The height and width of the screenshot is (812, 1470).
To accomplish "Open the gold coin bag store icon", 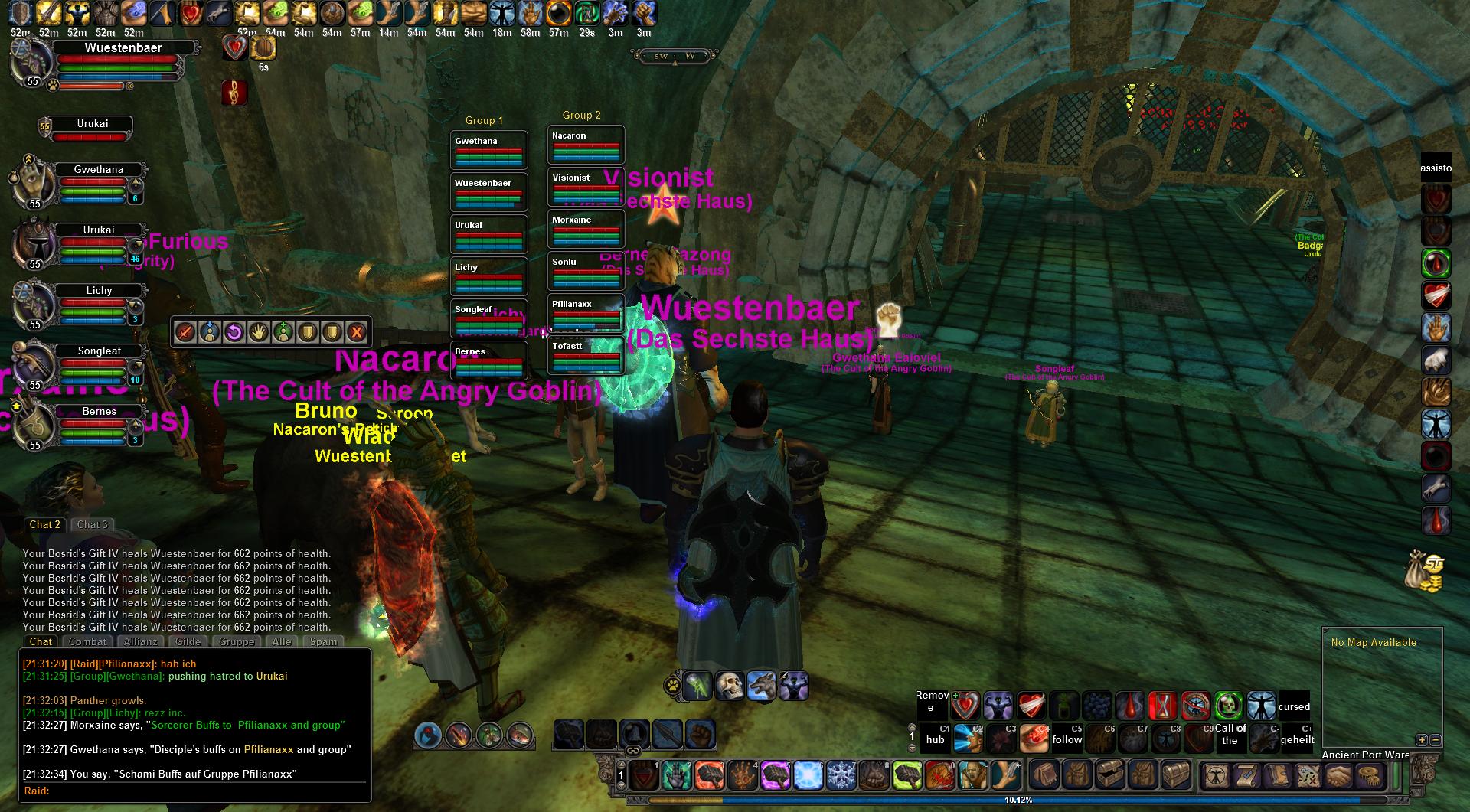I will (1424, 571).
